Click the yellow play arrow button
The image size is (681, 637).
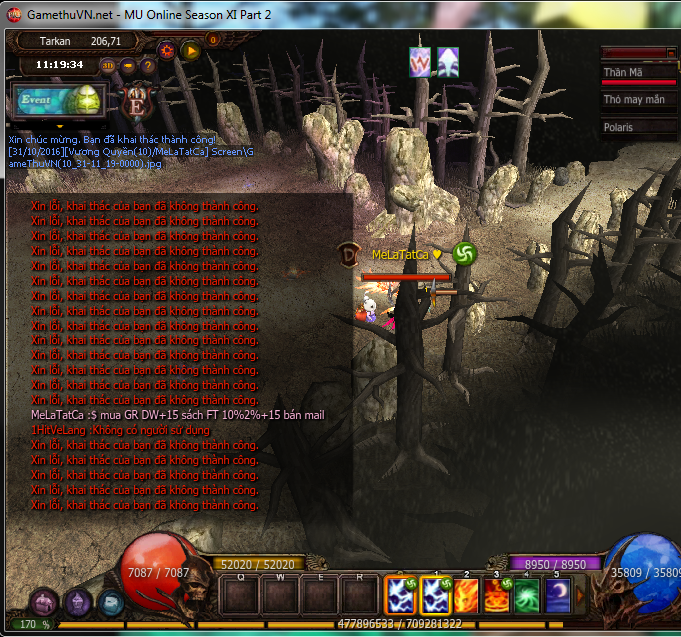pos(189,49)
